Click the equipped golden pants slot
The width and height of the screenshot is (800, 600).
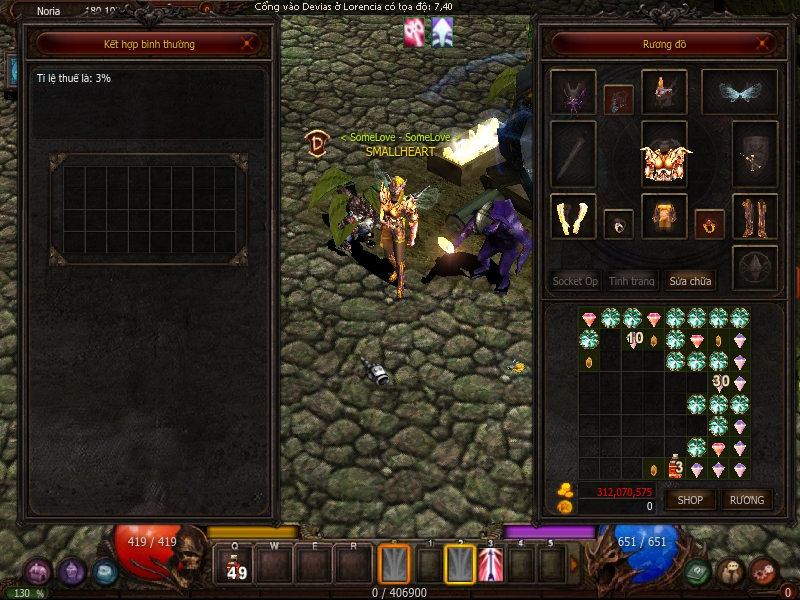[663, 217]
